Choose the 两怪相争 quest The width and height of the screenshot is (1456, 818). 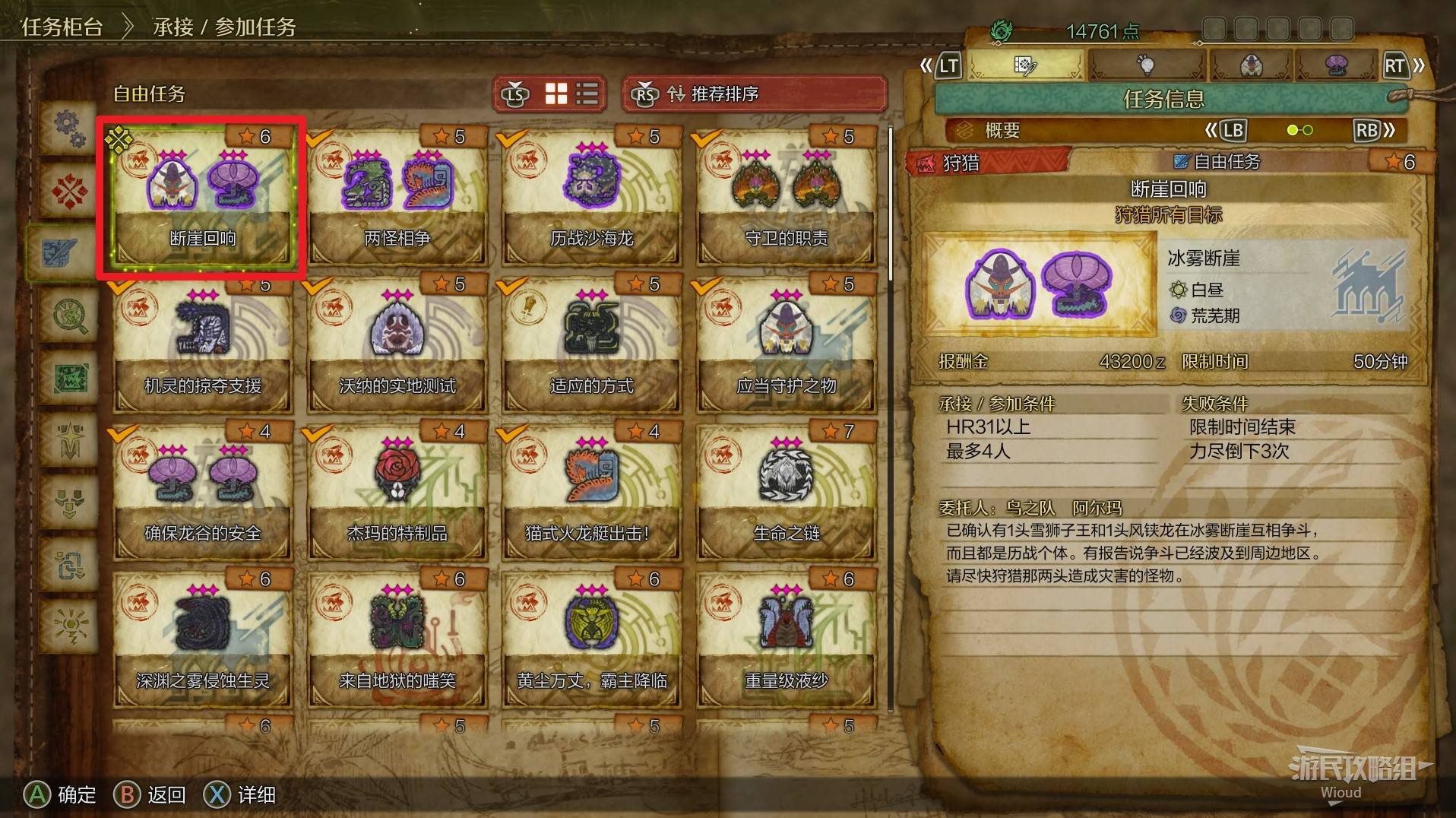(x=397, y=198)
